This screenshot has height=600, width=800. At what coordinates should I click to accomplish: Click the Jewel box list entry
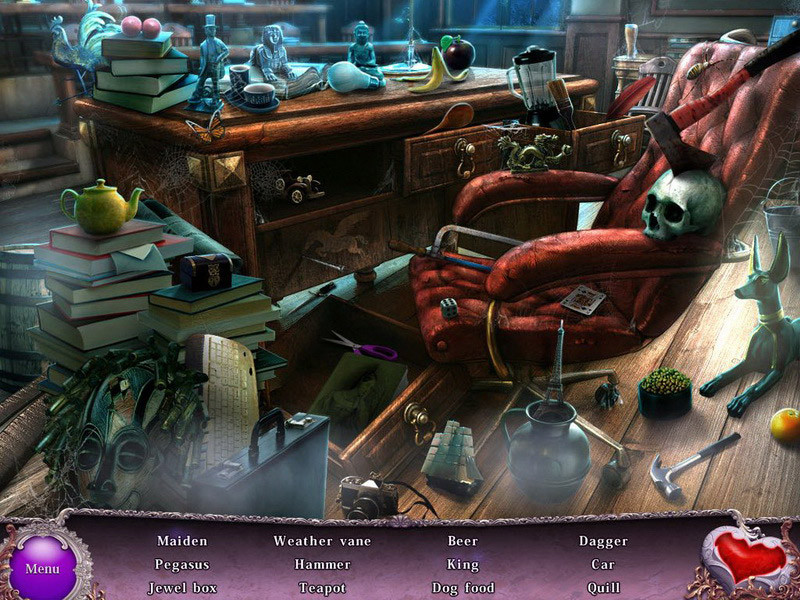182,588
